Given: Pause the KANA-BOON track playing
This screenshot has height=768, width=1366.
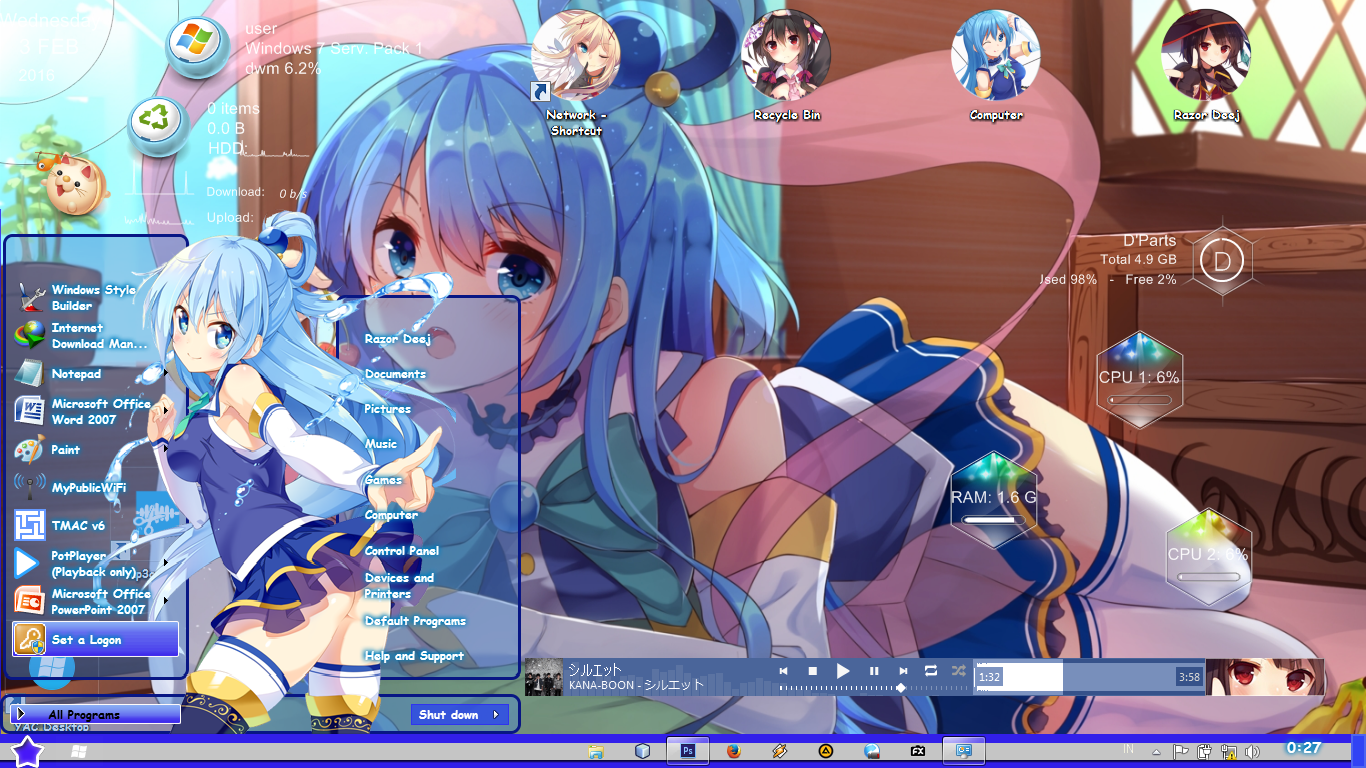Looking at the screenshot, I should pos(874,671).
